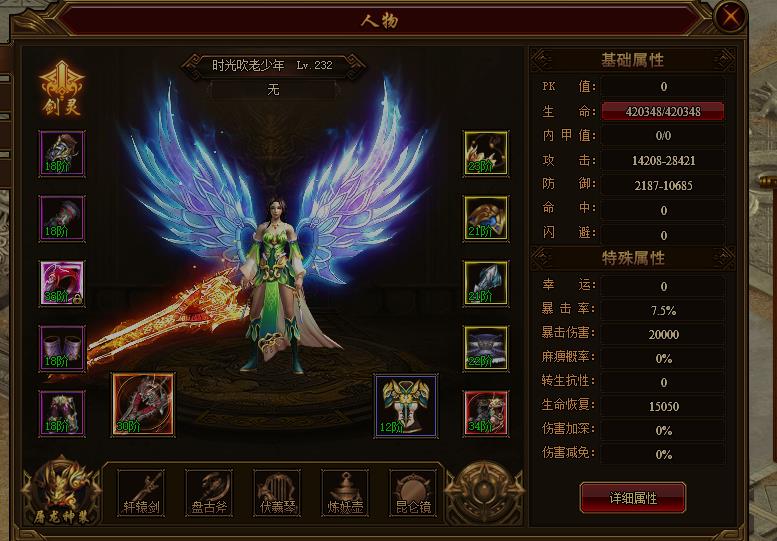Select the tier-12 chest armor slot

(405, 405)
